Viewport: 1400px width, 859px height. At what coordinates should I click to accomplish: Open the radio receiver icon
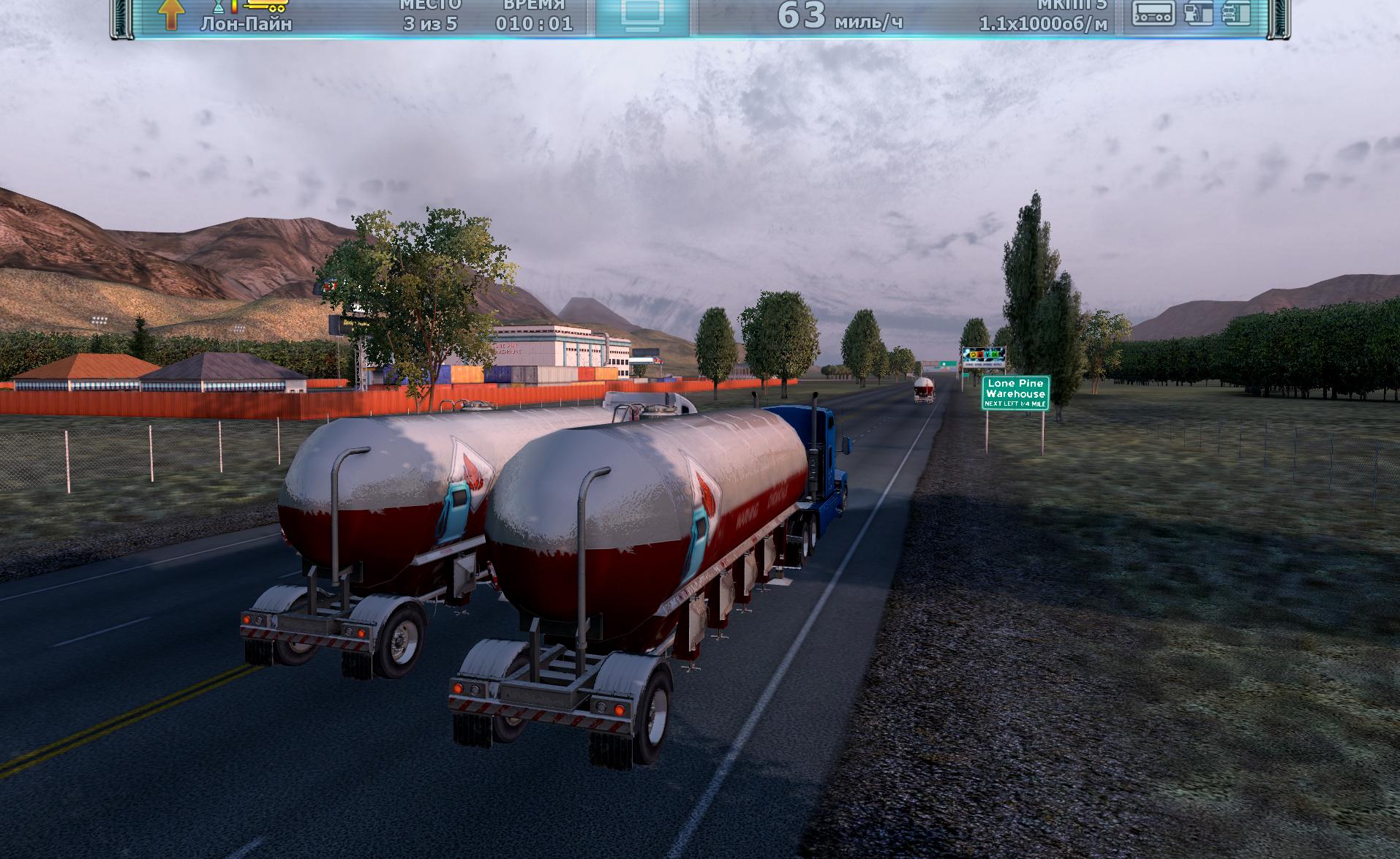(x=1154, y=13)
